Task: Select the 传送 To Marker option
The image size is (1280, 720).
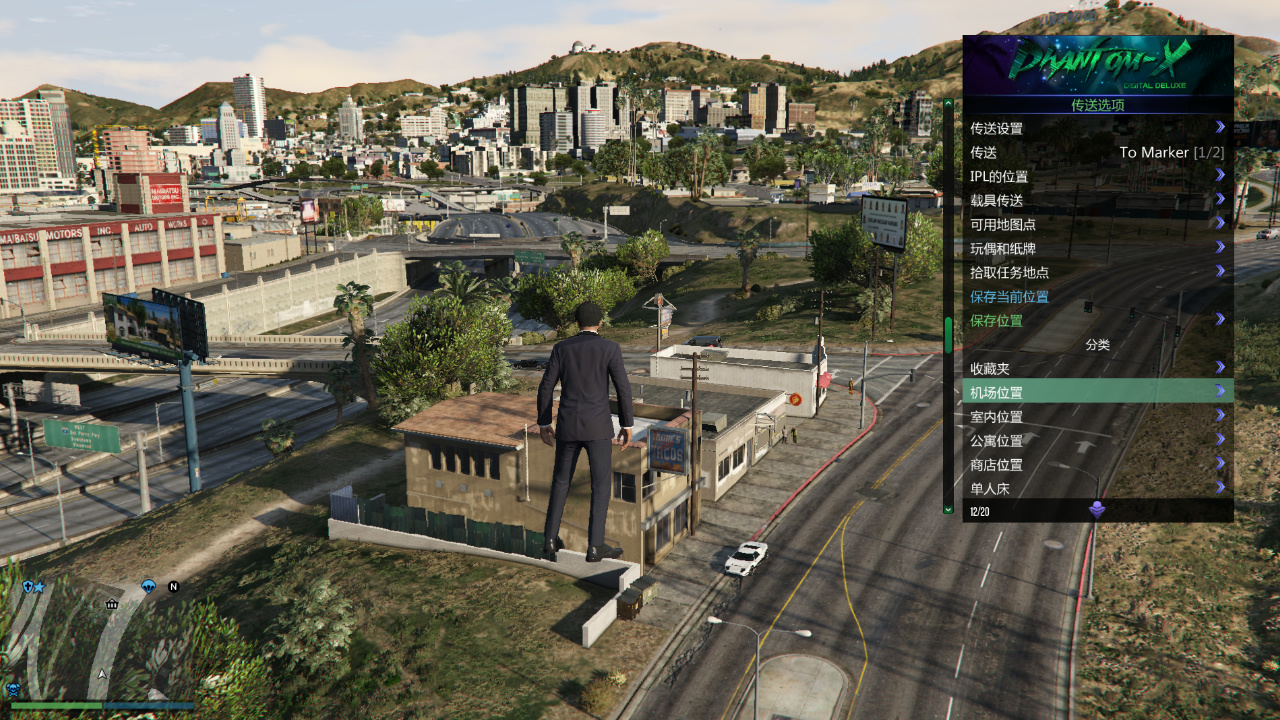Action: tap(1097, 152)
